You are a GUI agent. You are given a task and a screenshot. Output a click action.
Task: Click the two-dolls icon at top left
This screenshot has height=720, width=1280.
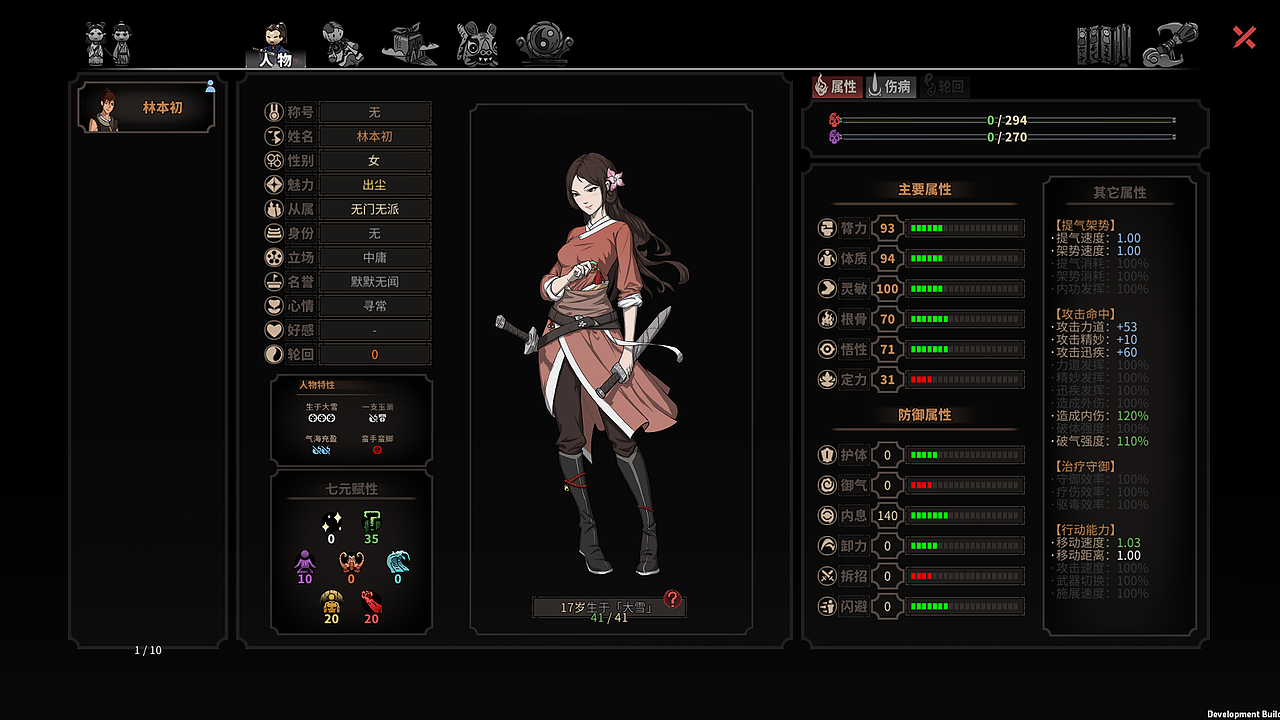(108, 43)
